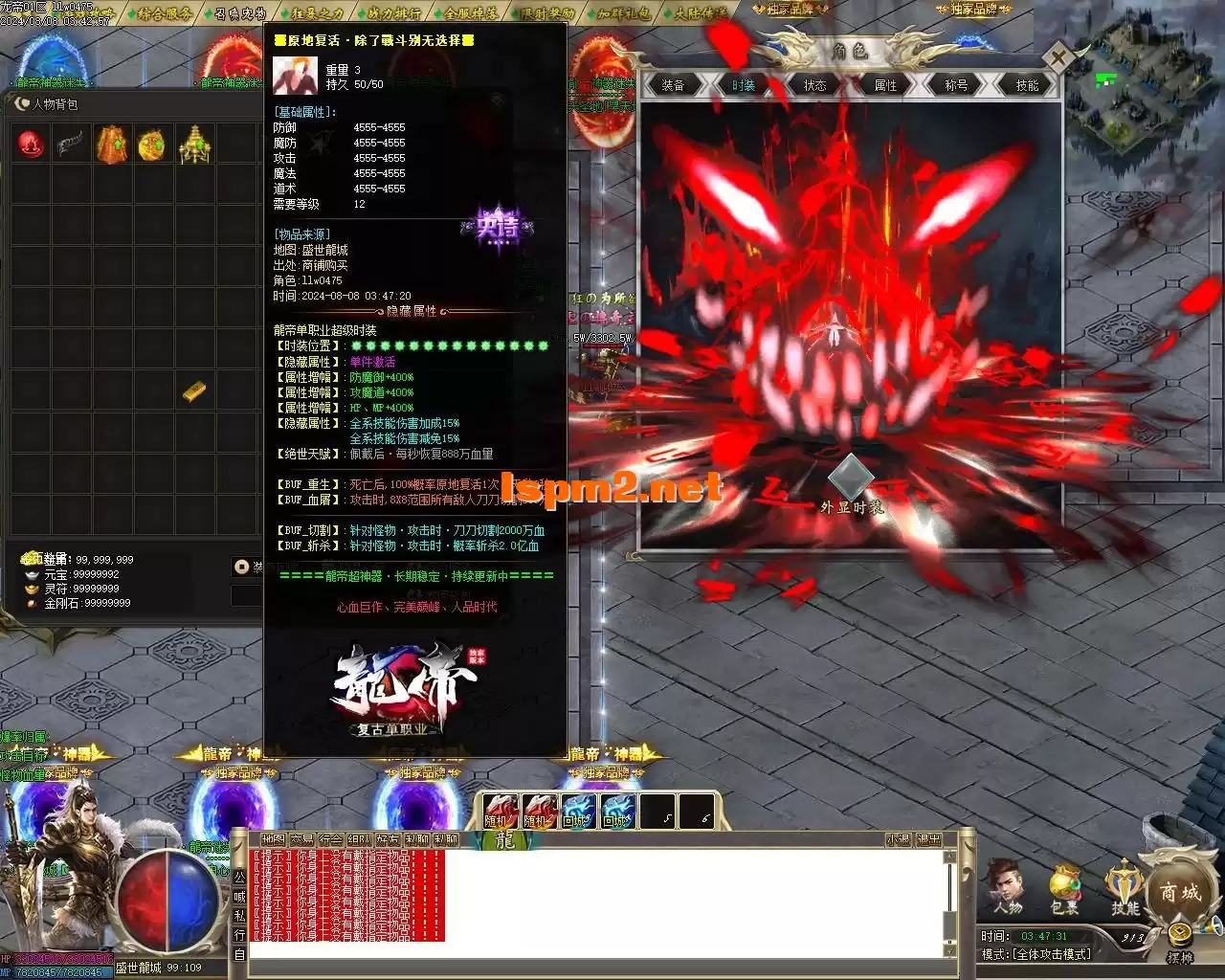Switch to the 属性 tab on the character panel
The height and width of the screenshot is (980, 1225).
pyautogui.click(x=883, y=85)
